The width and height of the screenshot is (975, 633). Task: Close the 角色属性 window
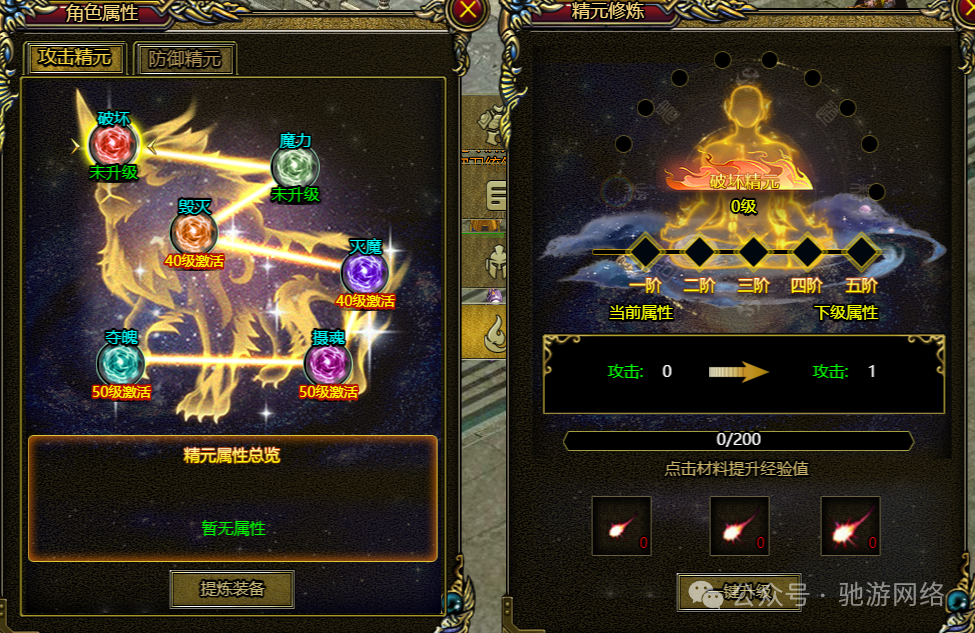(x=468, y=12)
